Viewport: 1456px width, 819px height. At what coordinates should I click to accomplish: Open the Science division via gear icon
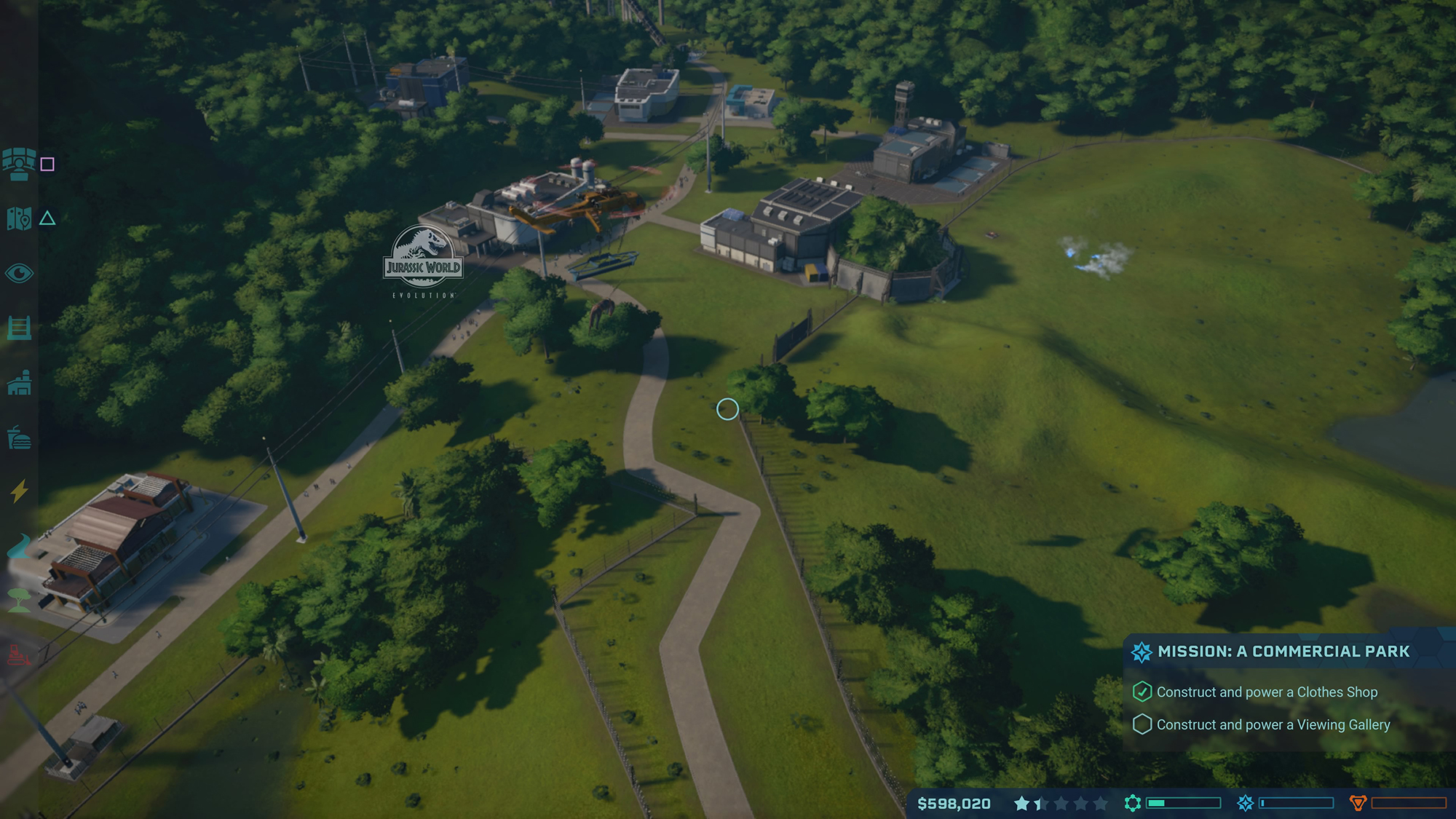click(x=1133, y=803)
